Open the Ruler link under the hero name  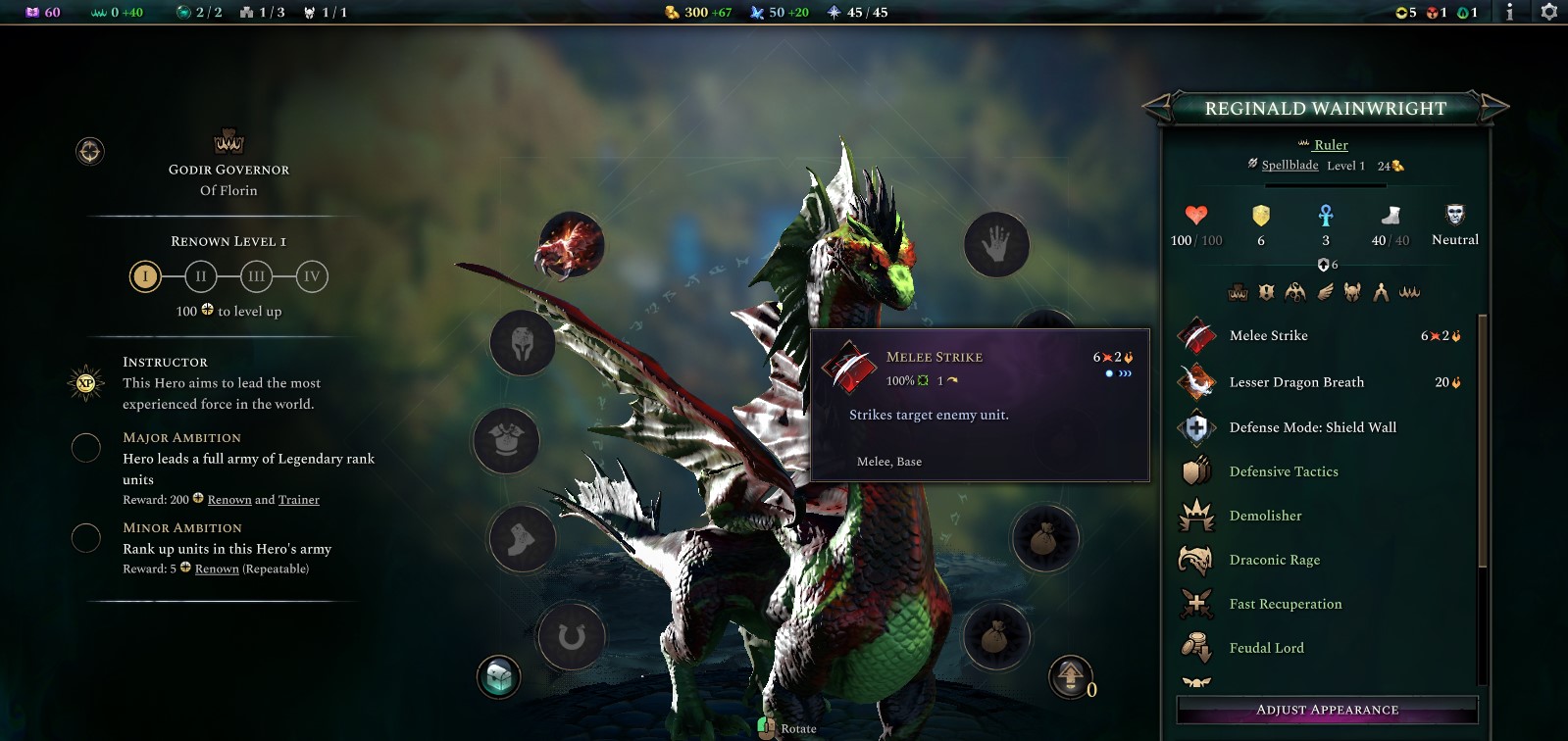pyautogui.click(x=1331, y=144)
